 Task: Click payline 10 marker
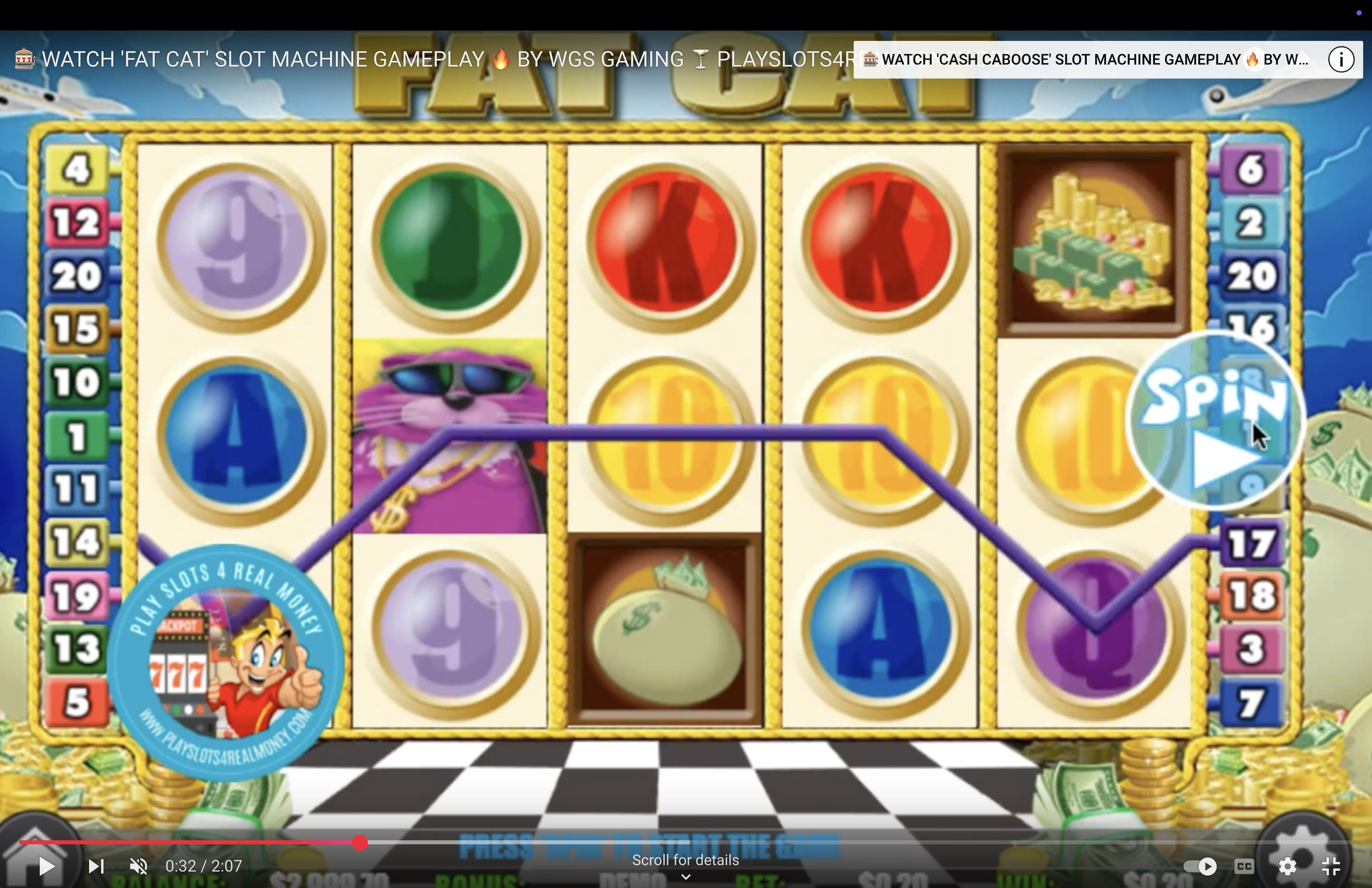click(77, 382)
